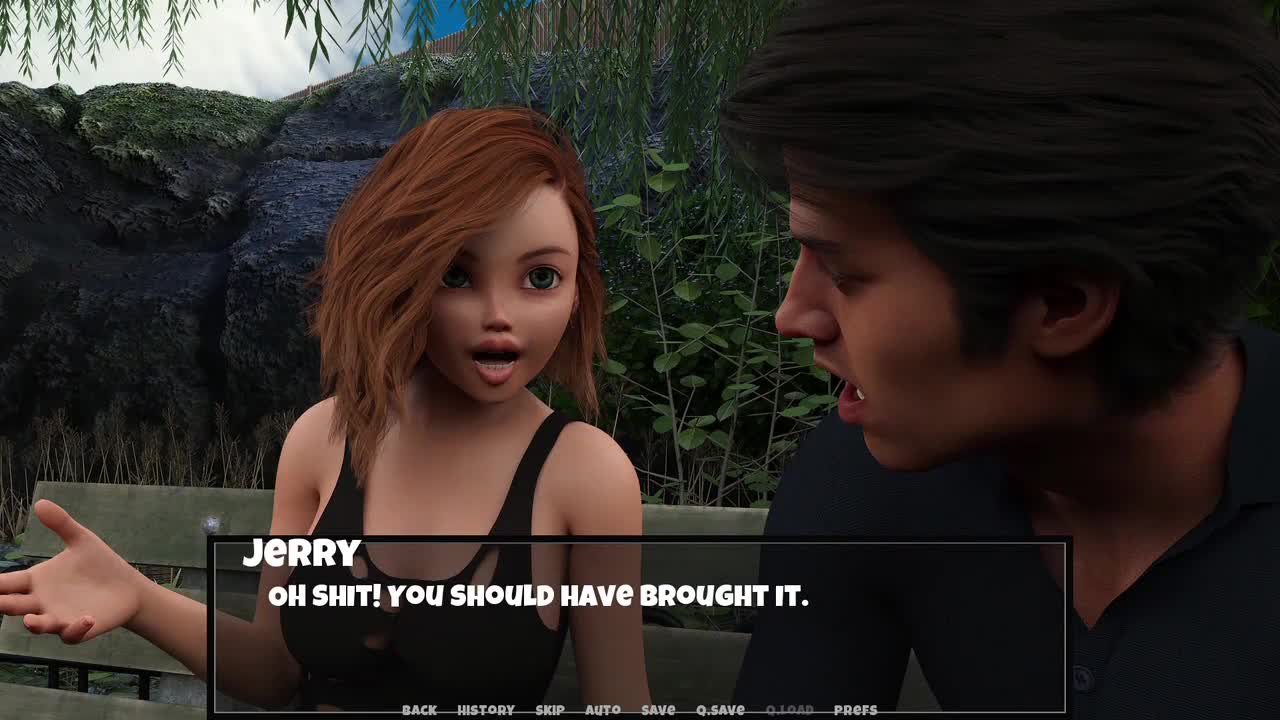1280x720 pixels.
Task: Open the Prefs settings menu
Action: (x=855, y=710)
